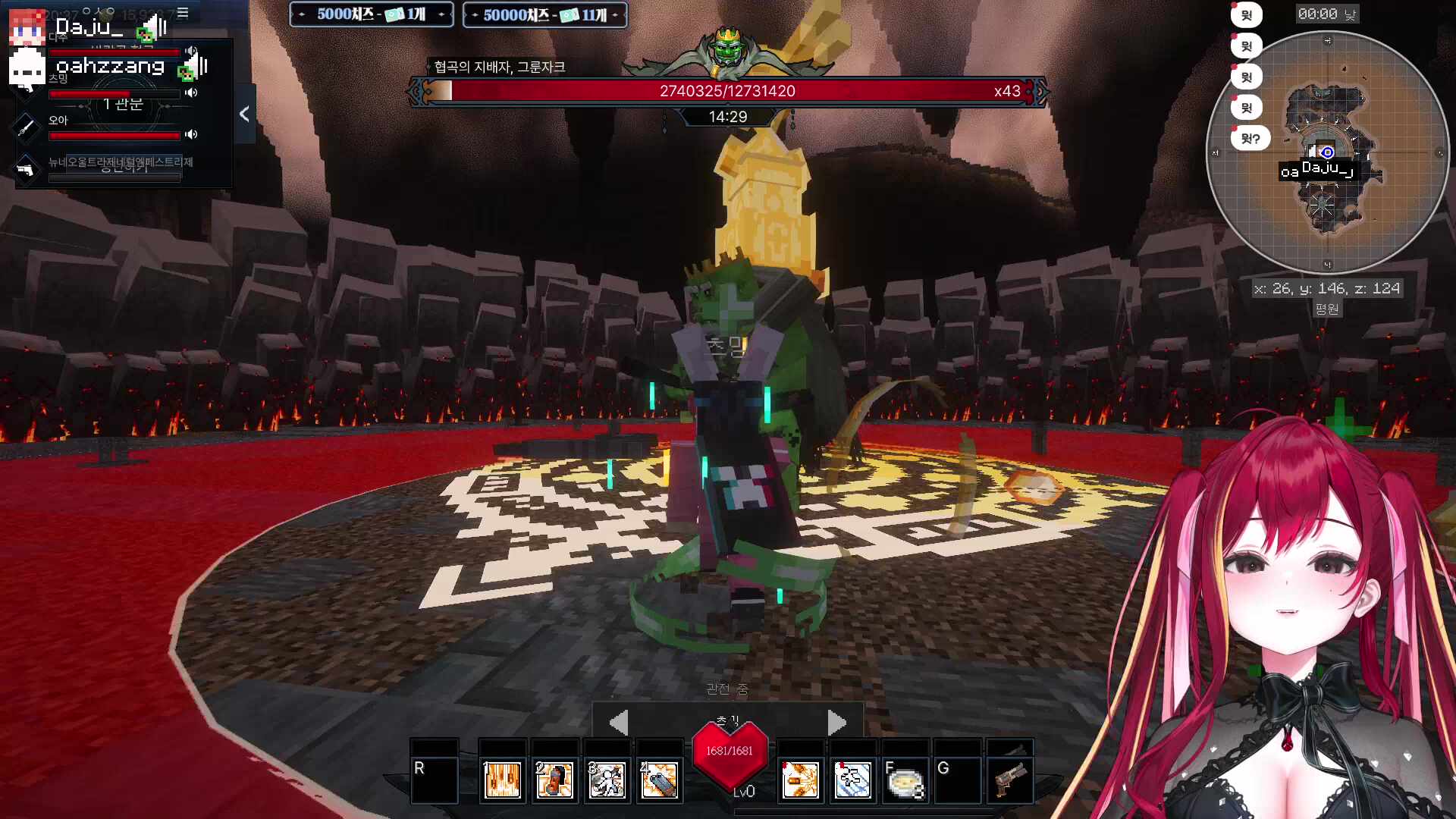This screenshot has width=1456, height=819.
Task: Toggle the speaker icon beside 오아's health bar
Action: coord(191,134)
